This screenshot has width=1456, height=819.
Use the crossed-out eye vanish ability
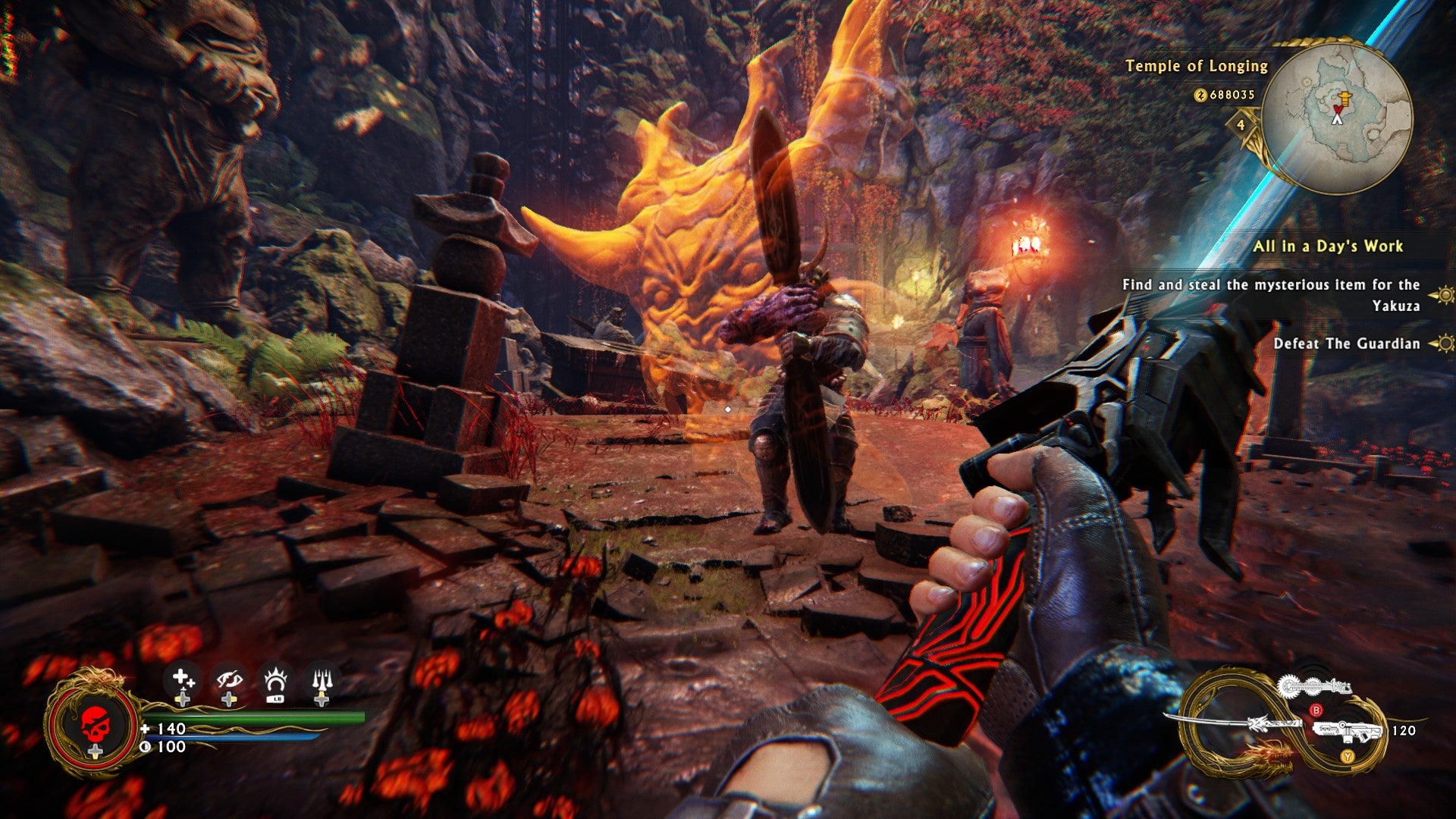point(229,679)
